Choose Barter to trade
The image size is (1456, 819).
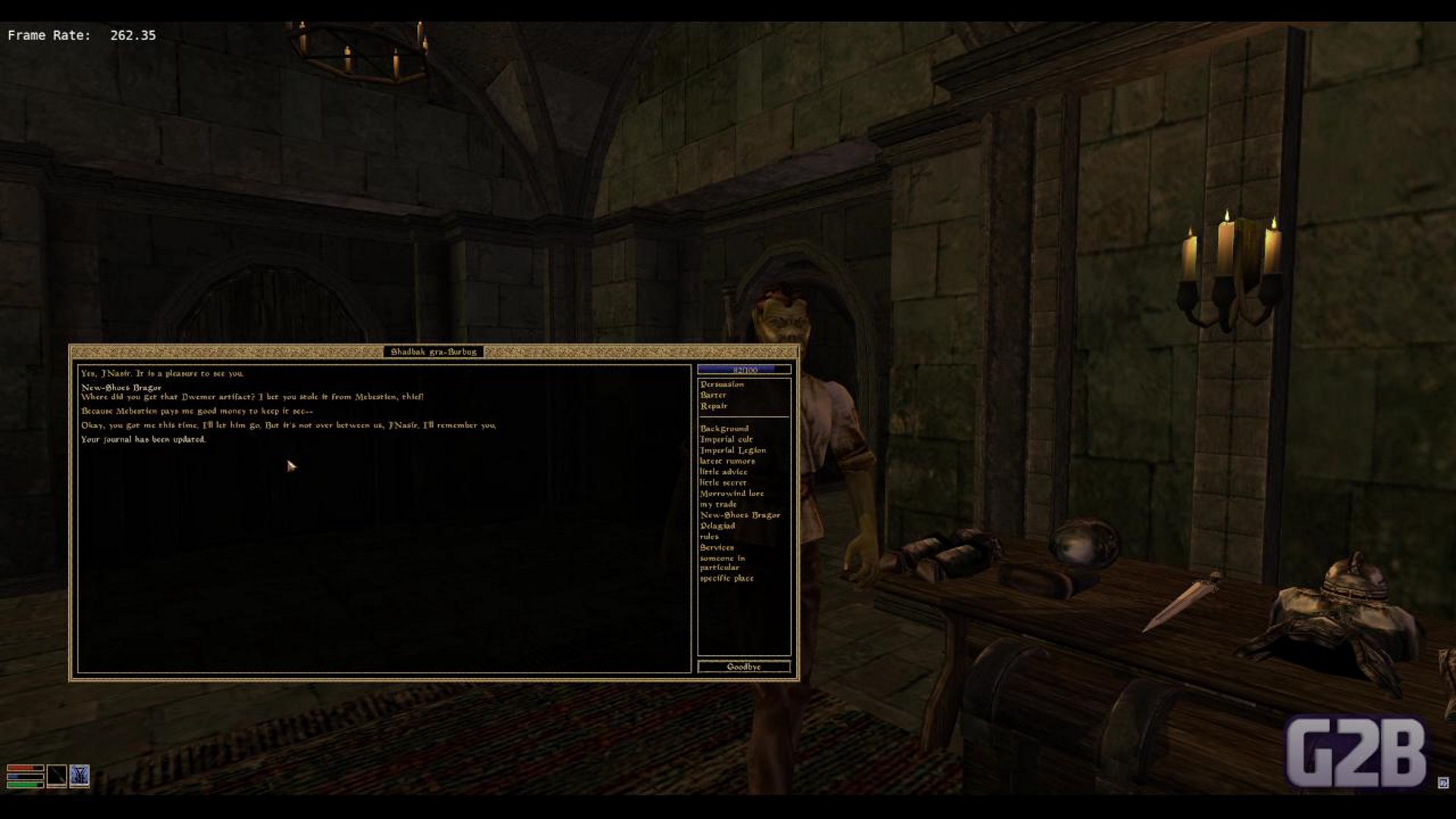click(x=714, y=395)
